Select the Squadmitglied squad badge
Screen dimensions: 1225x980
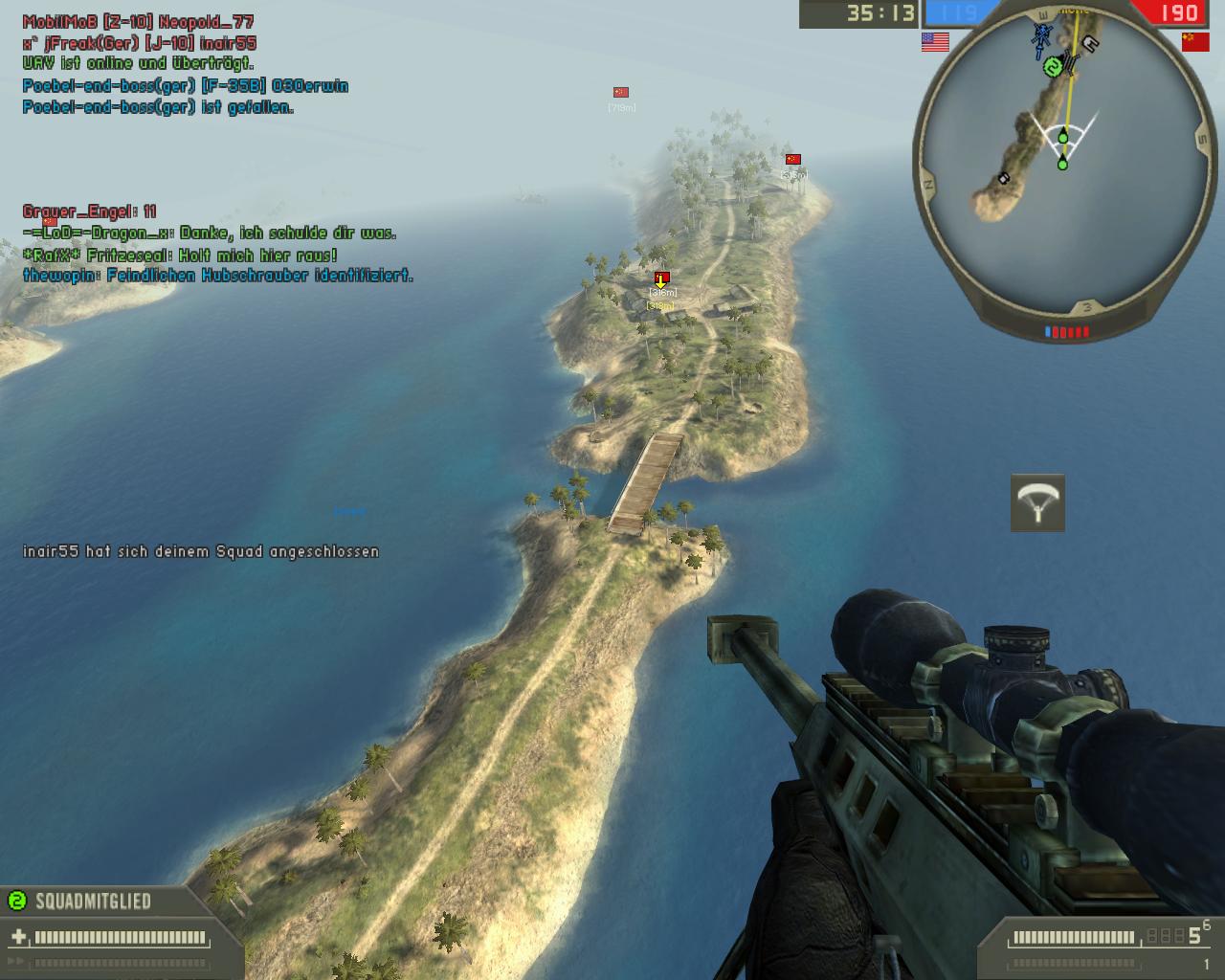(16, 901)
